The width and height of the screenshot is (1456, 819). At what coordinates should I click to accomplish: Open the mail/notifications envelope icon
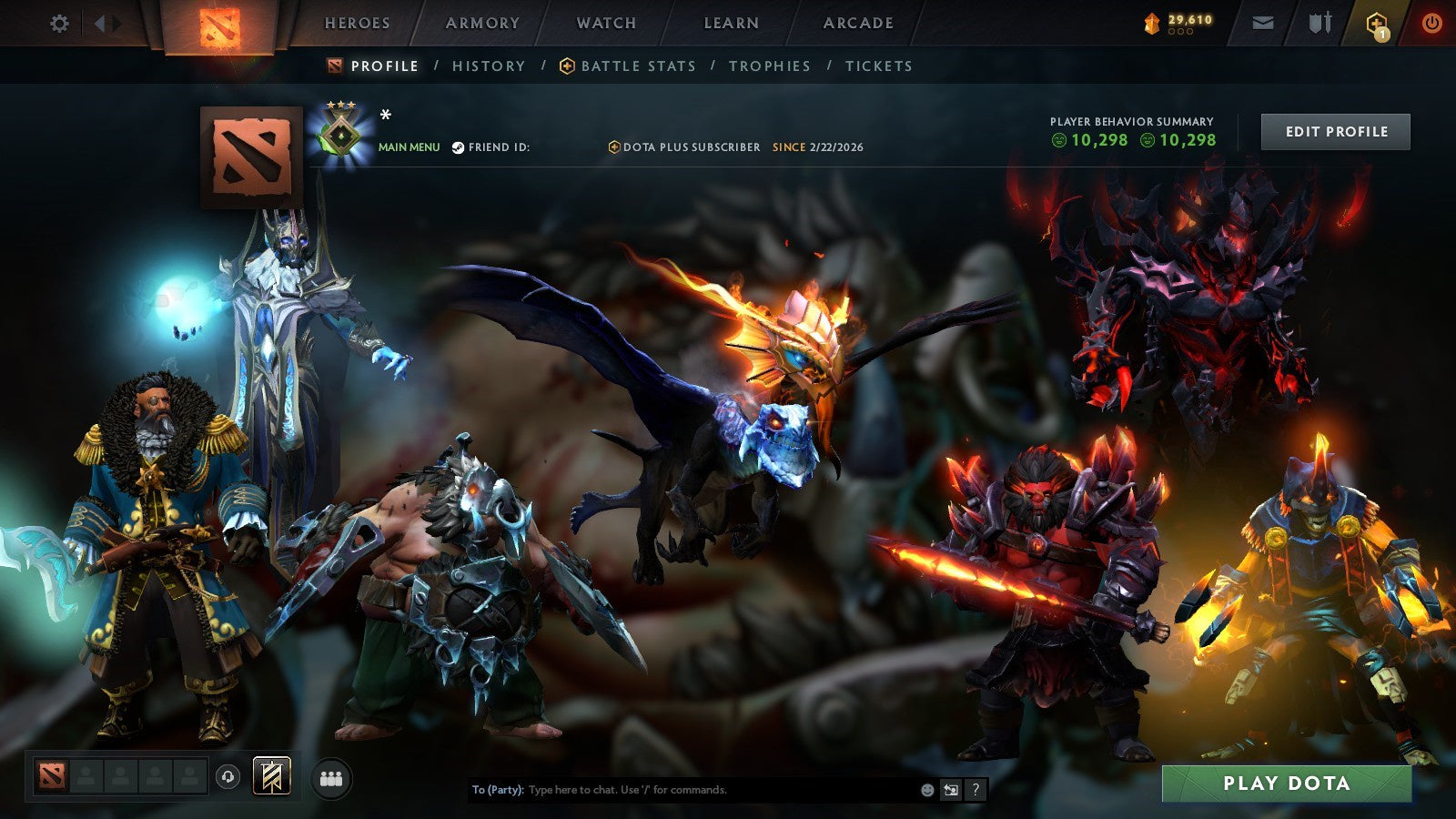[1262, 20]
